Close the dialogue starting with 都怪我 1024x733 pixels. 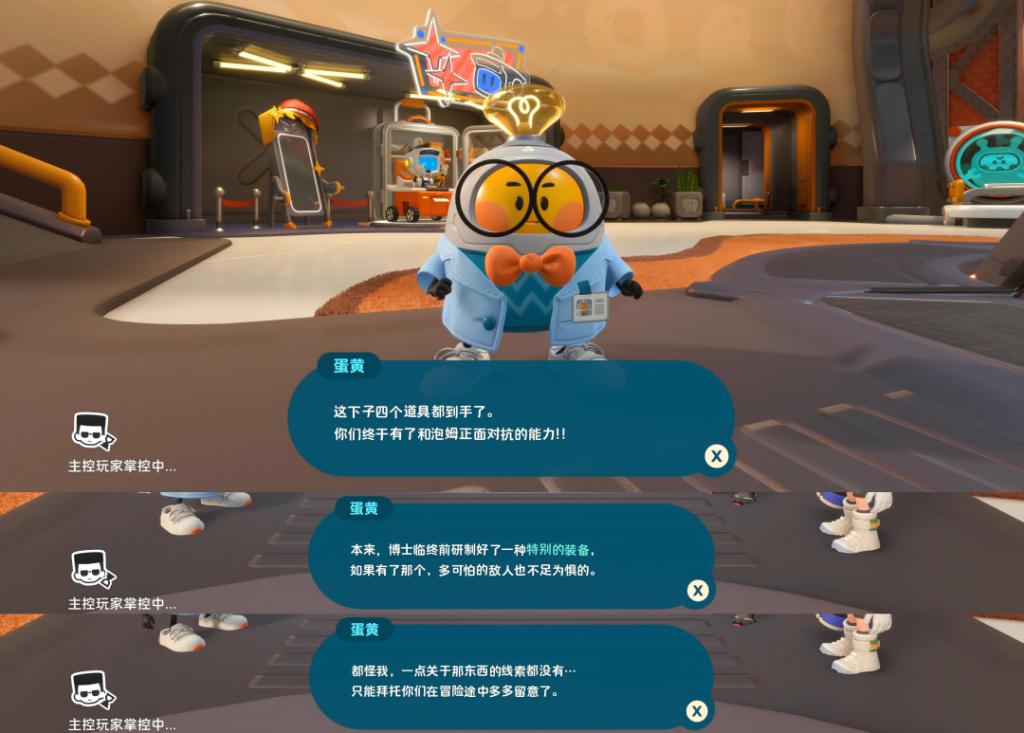click(697, 711)
